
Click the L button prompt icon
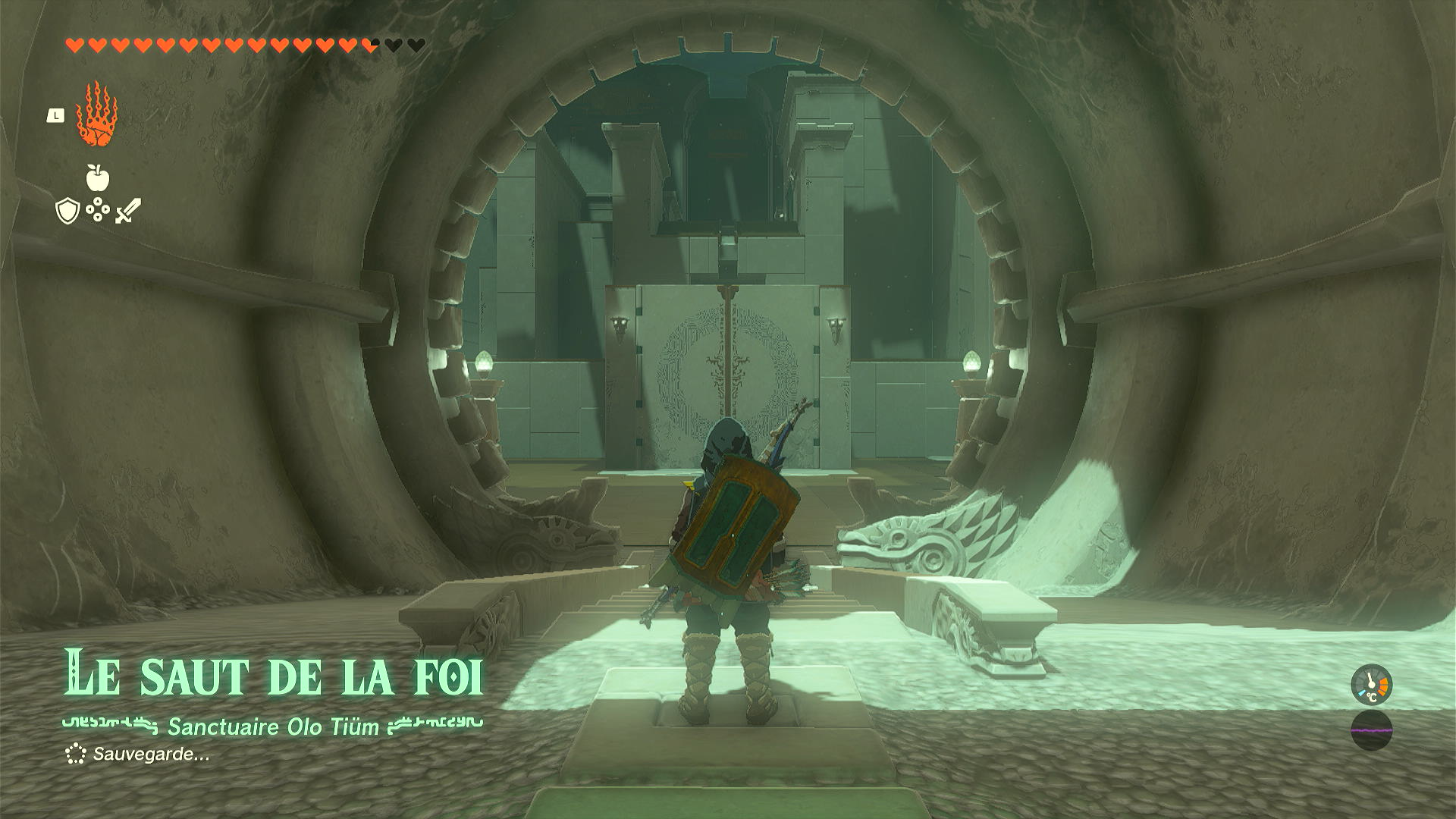pyautogui.click(x=55, y=114)
